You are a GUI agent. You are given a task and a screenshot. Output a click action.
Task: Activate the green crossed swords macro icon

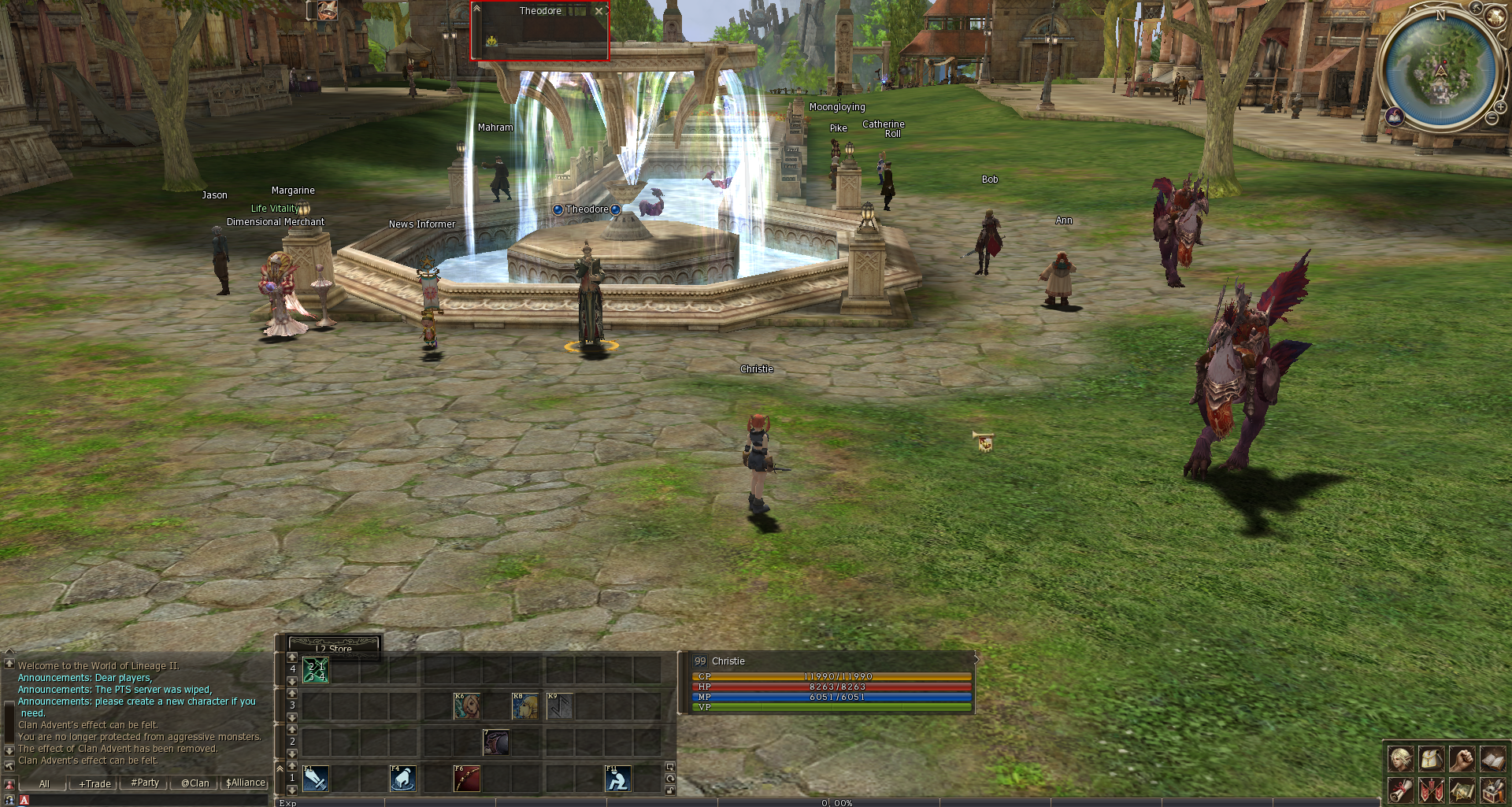coord(316,670)
